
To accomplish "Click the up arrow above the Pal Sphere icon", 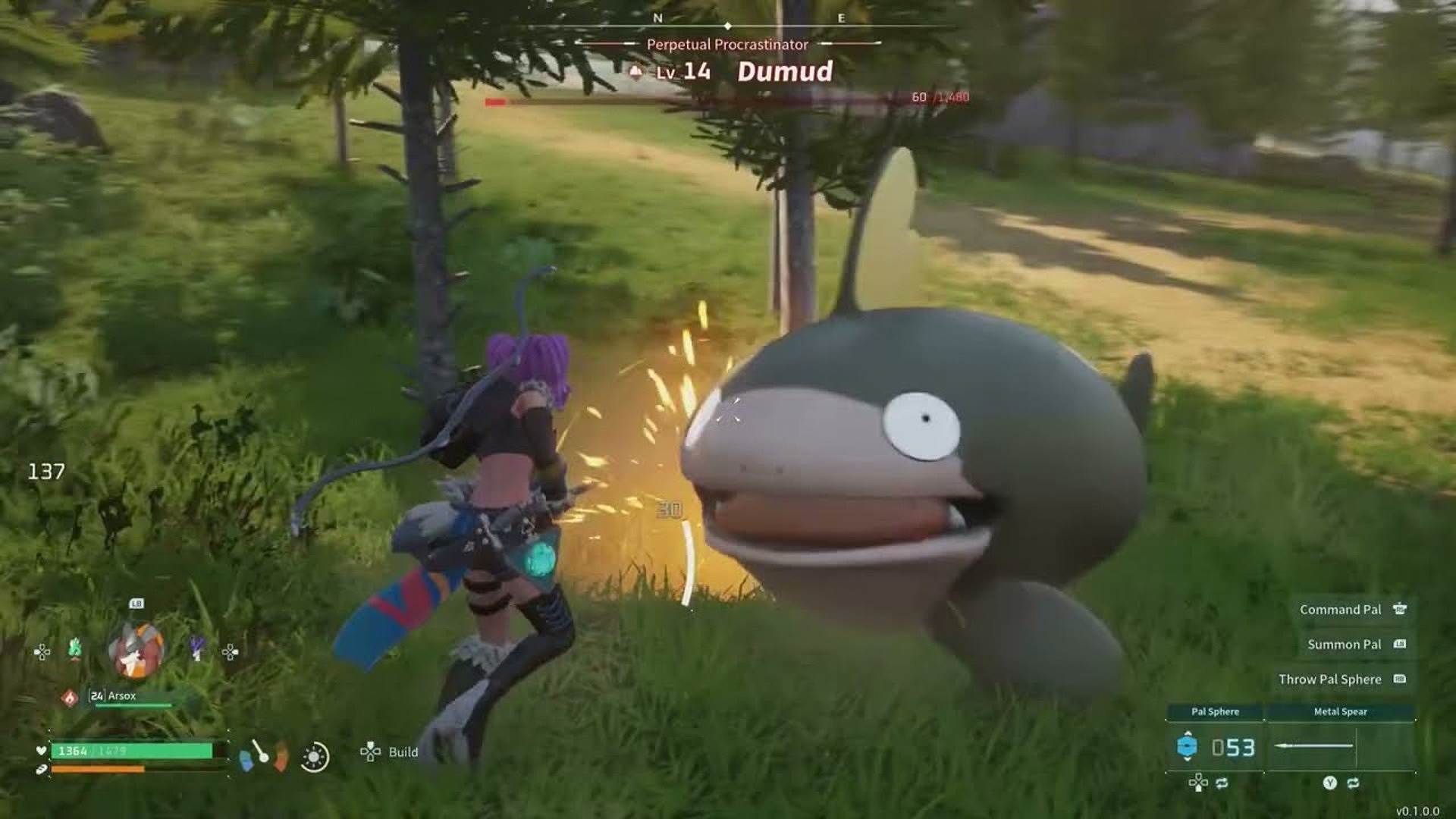I will (1188, 733).
